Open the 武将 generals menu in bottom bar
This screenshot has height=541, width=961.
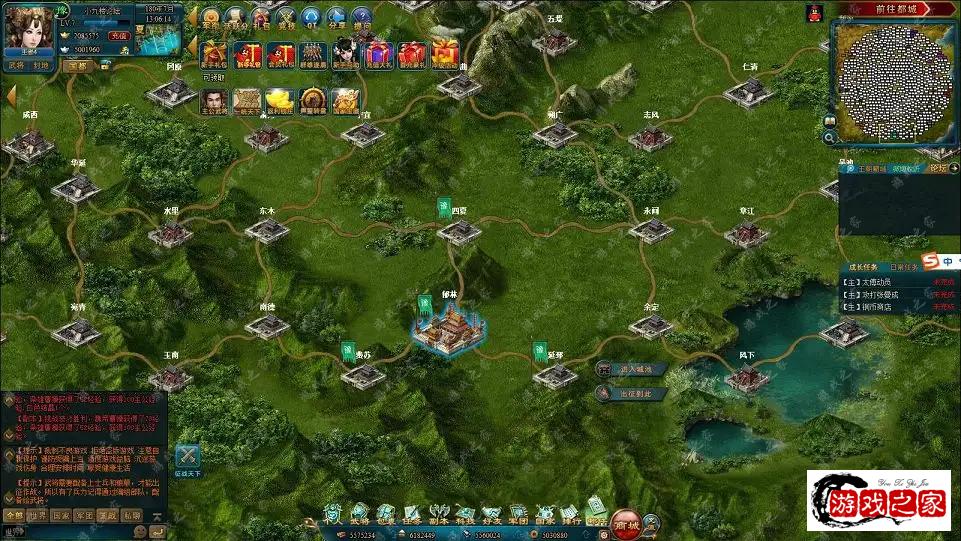coord(359,515)
